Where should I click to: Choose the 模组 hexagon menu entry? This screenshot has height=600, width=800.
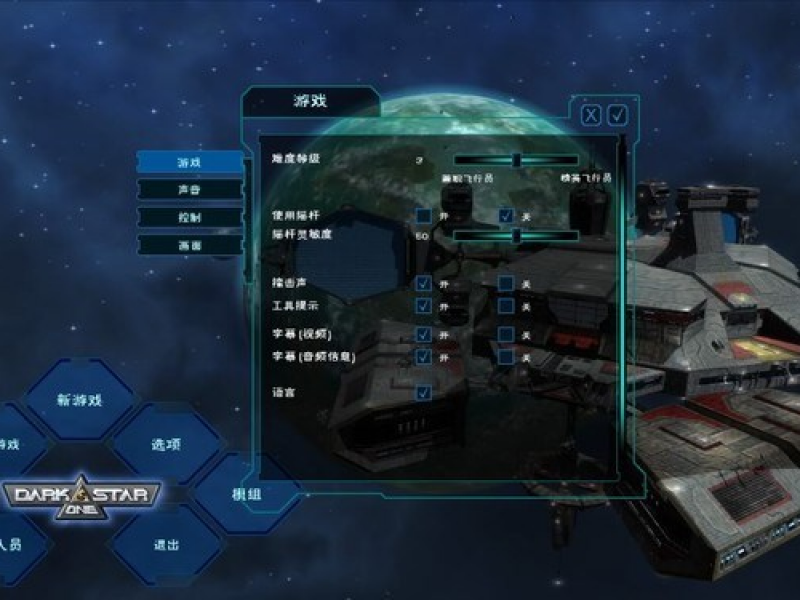pyautogui.click(x=247, y=494)
